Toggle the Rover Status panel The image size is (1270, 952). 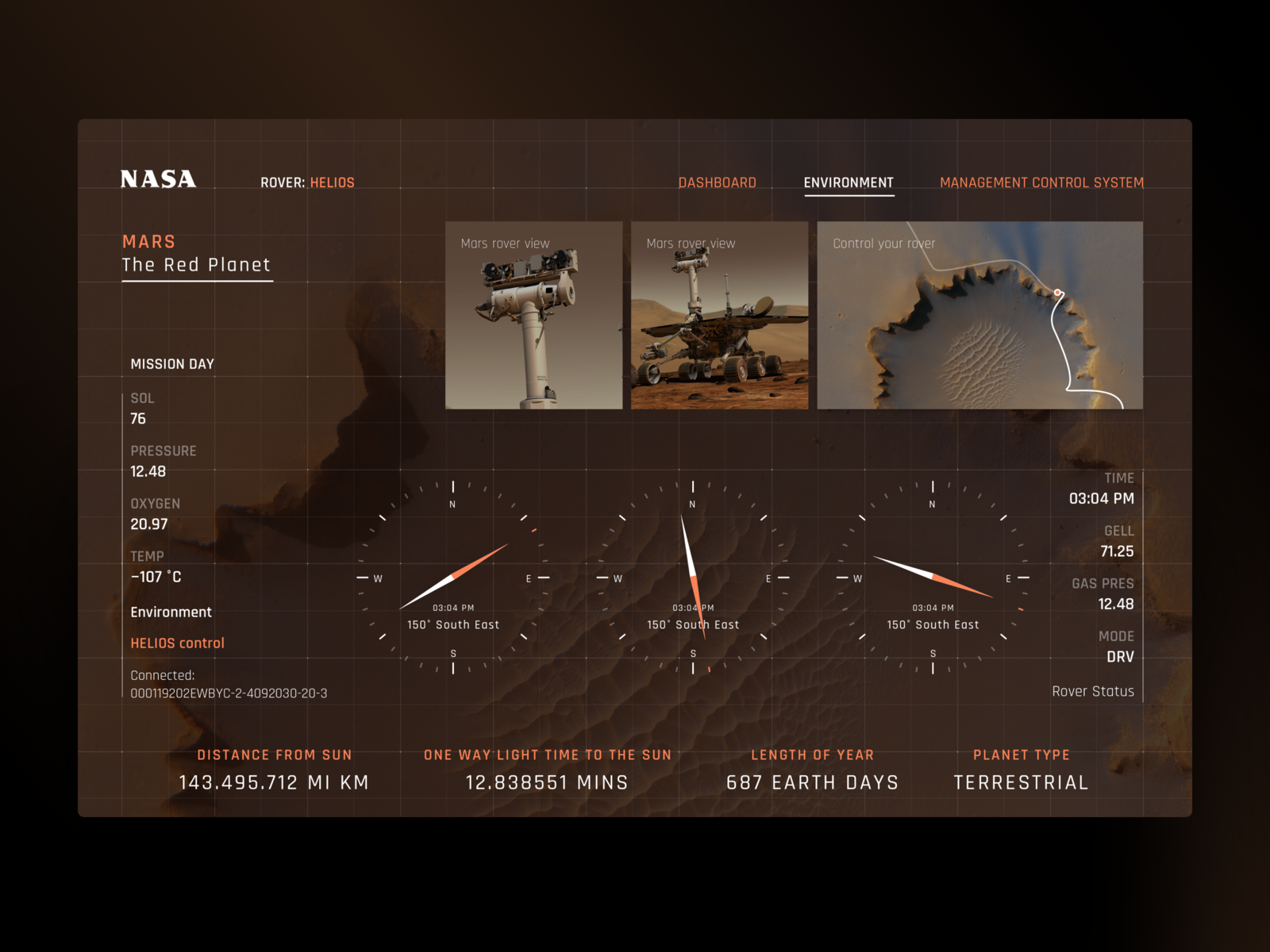1092,691
